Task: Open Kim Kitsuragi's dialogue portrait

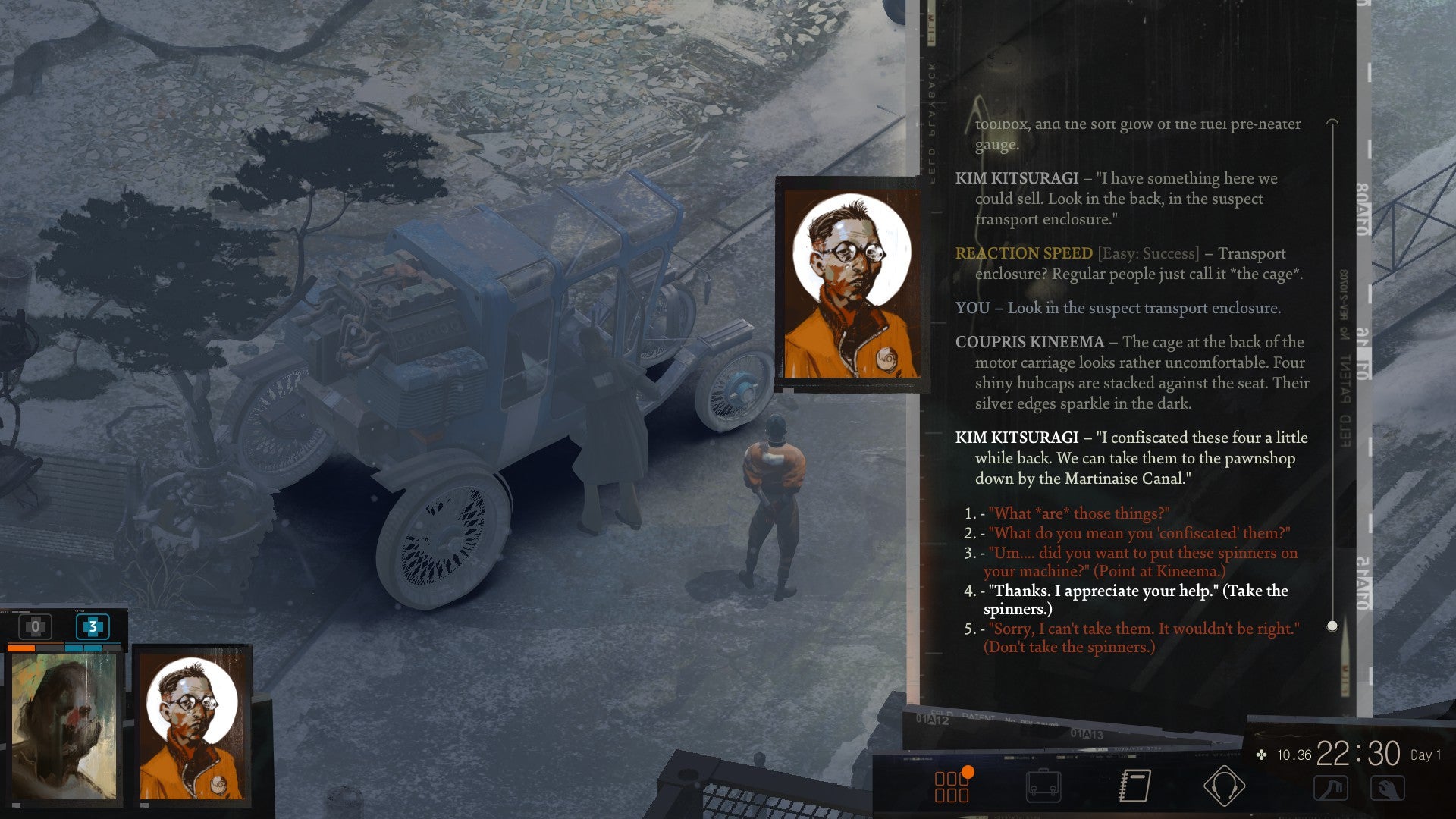Action: coord(846,287)
